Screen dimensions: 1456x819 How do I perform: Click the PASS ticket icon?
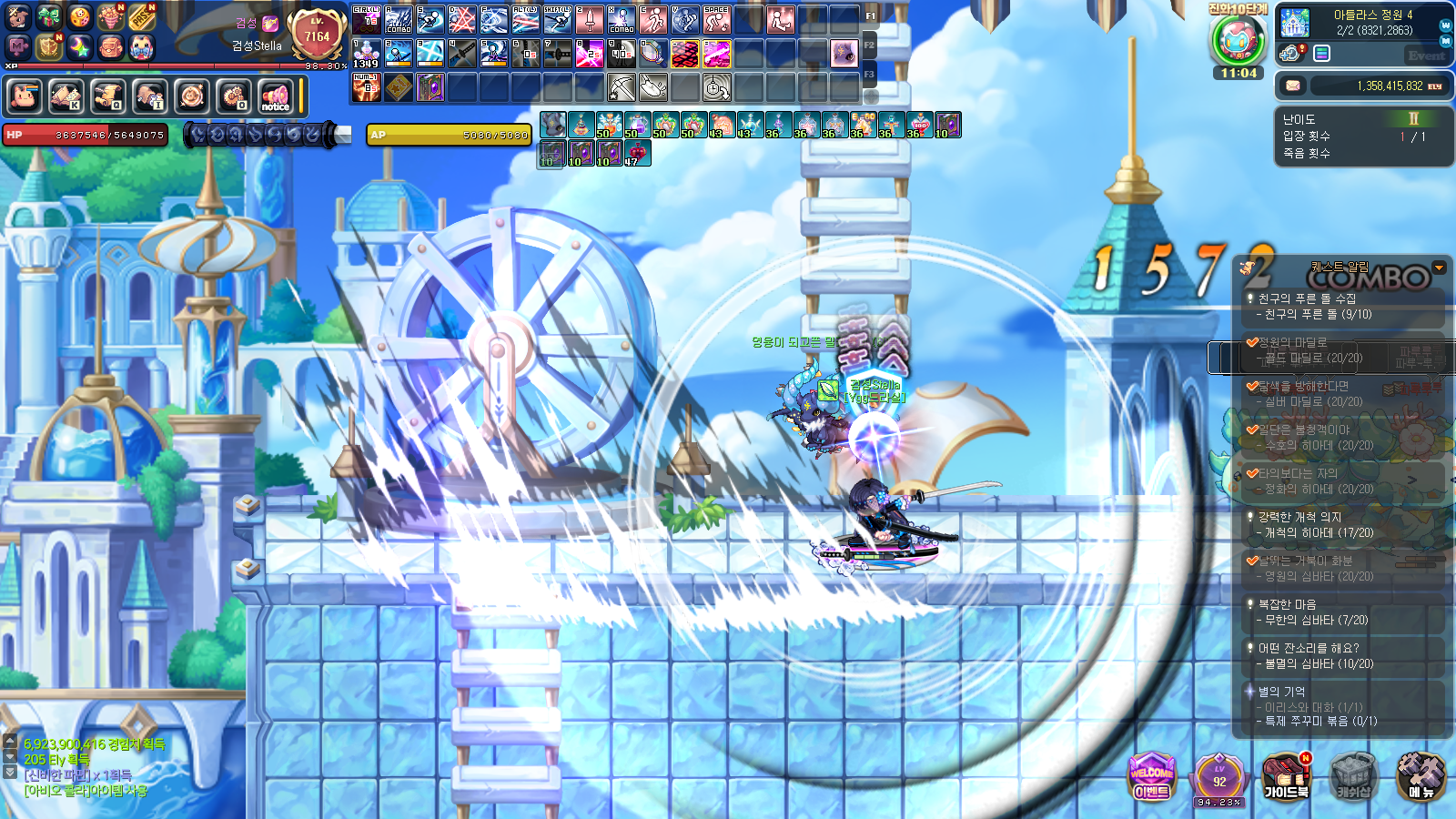[141, 17]
